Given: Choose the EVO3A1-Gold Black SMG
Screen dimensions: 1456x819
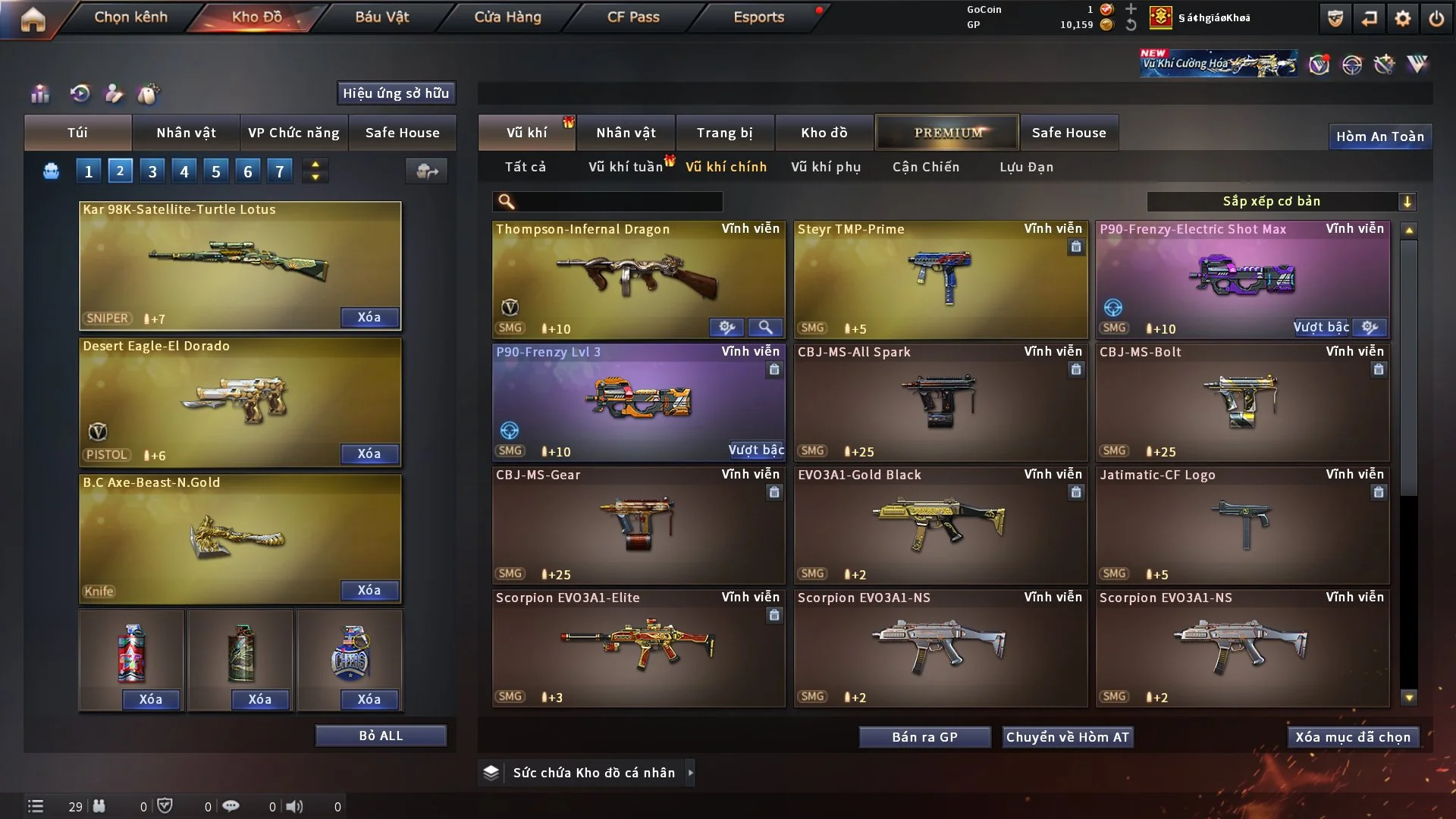Looking at the screenshot, I should (x=940, y=525).
